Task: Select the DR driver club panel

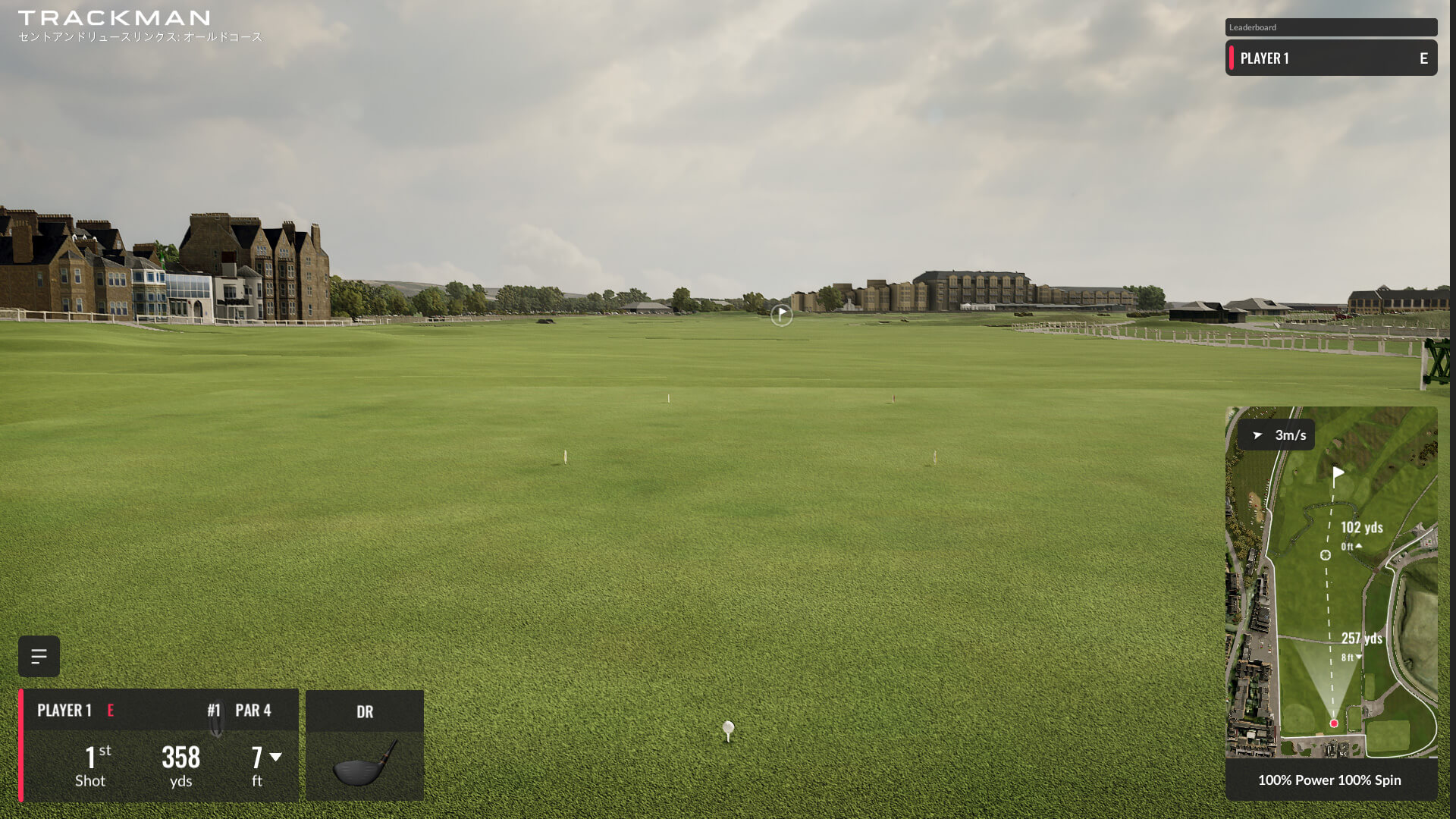Action: pos(365,745)
